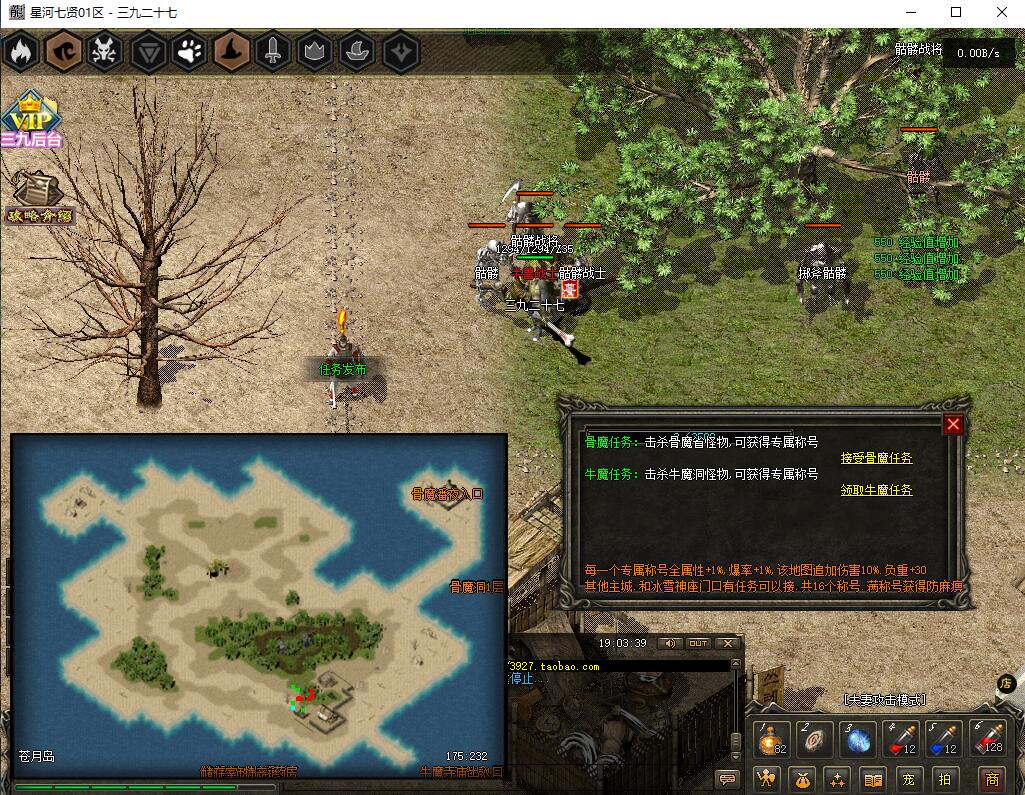Use the blue orb in hotbar slot 3
The image size is (1025, 795).
[858, 741]
